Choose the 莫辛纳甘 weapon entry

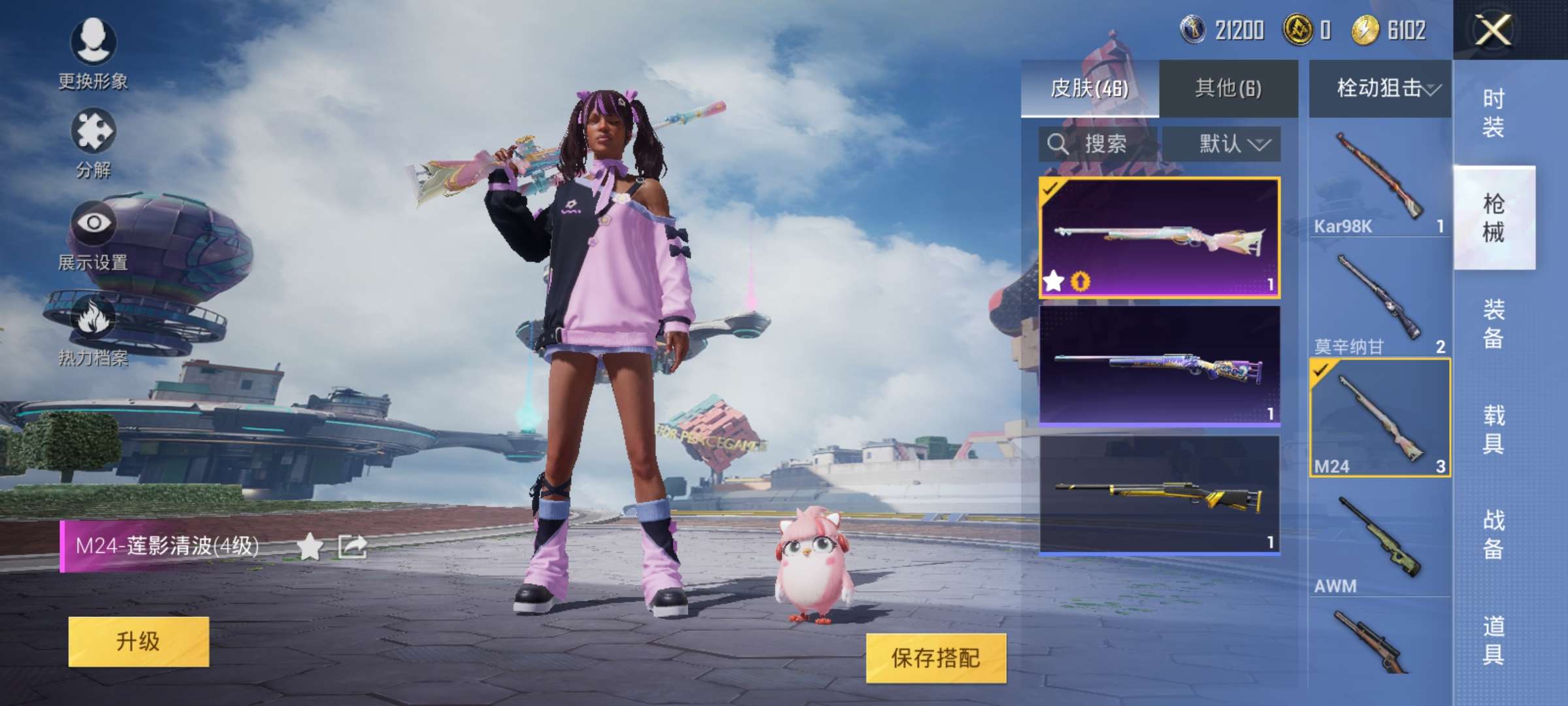(x=1380, y=301)
